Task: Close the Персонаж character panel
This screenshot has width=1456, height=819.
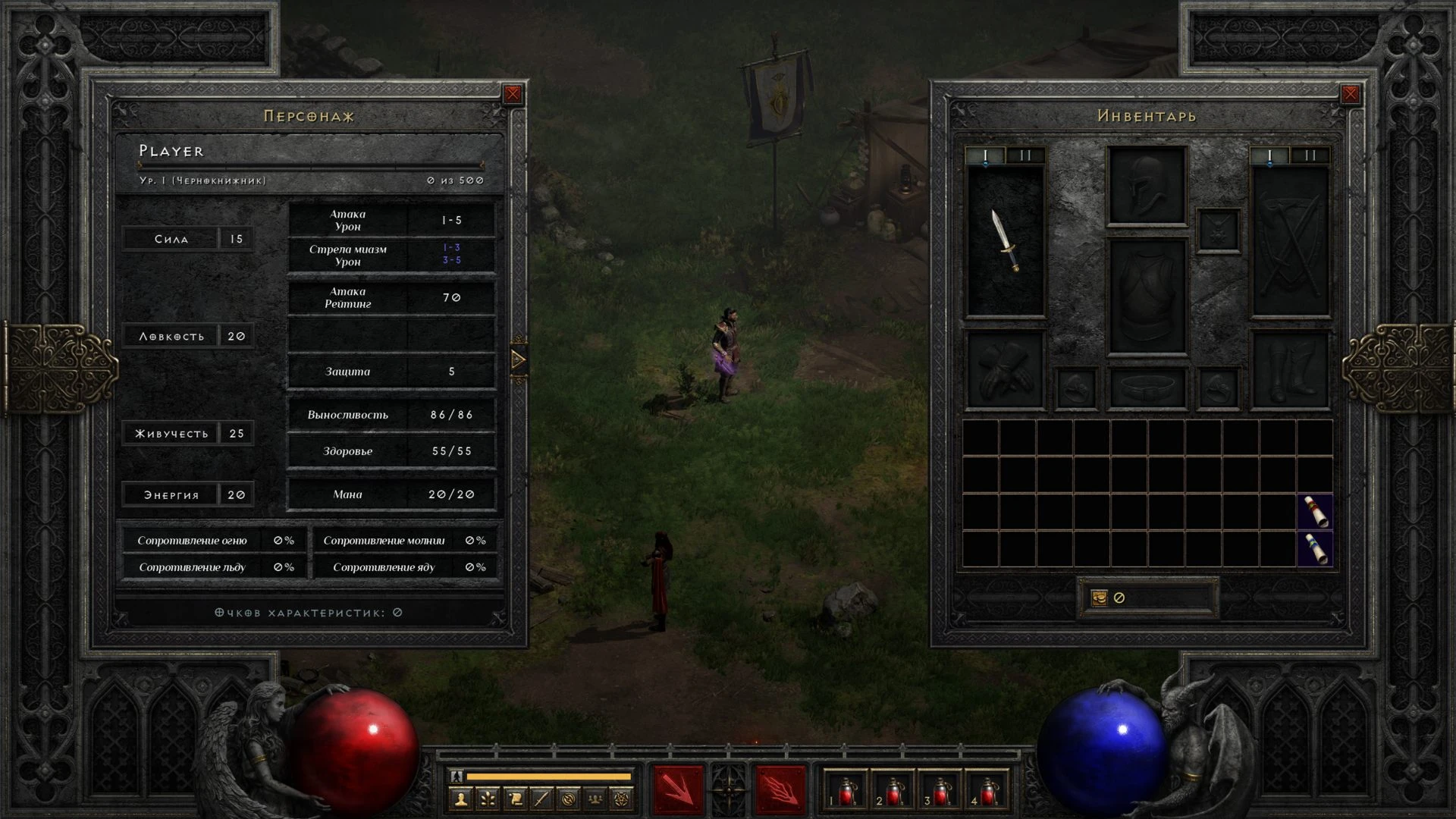Action: (513, 94)
